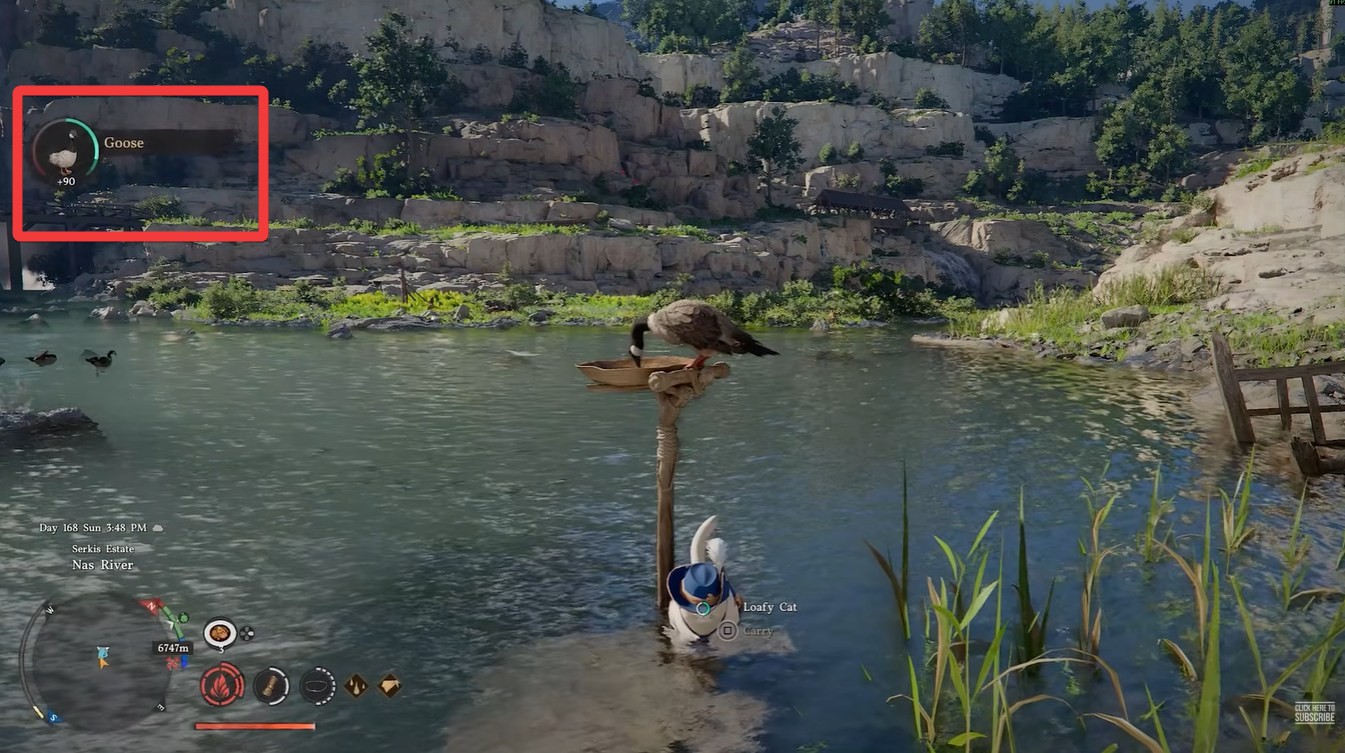Click the Serkis Estate location label

point(103,548)
